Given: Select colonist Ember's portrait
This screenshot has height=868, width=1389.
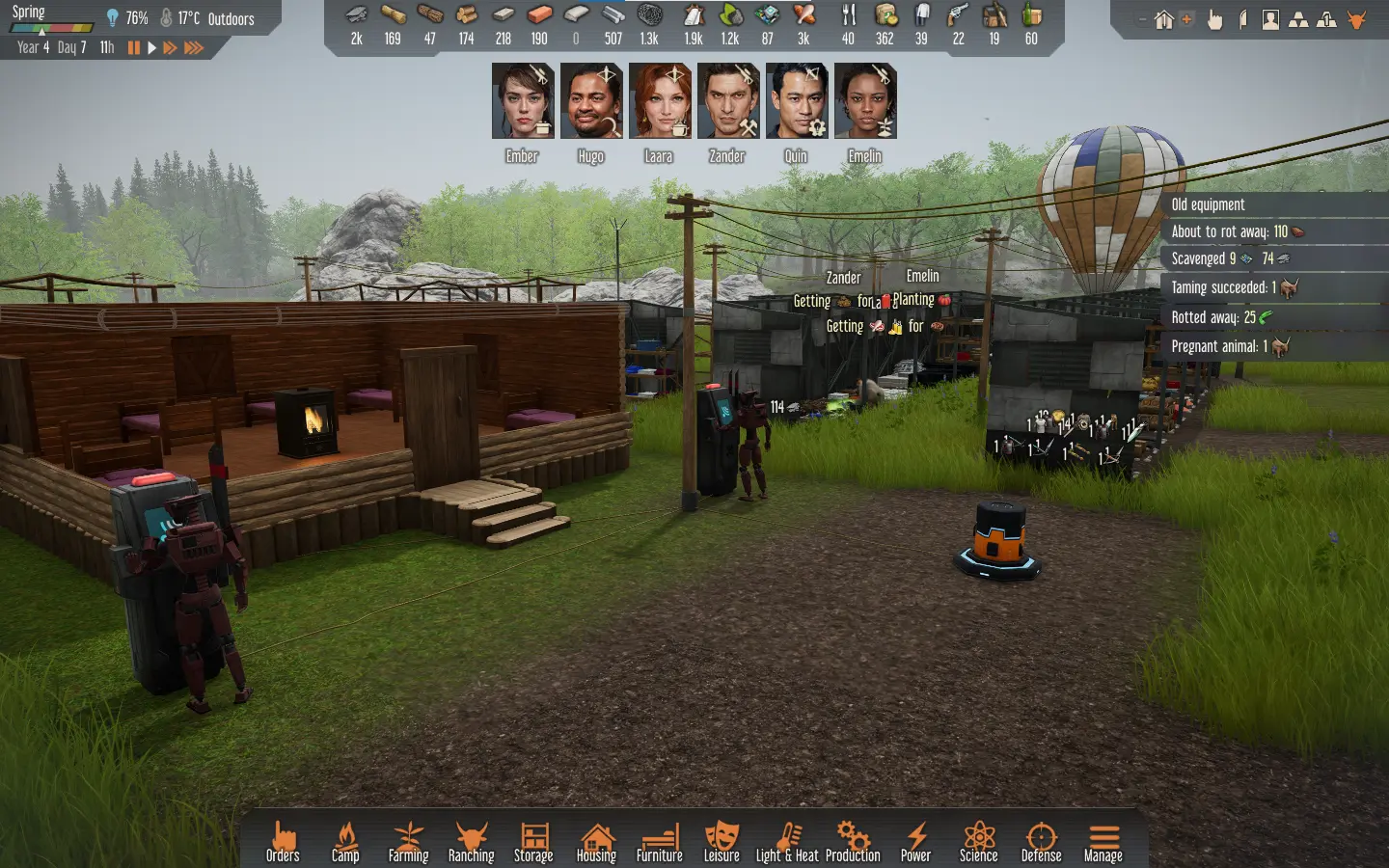Looking at the screenshot, I should click(522, 101).
